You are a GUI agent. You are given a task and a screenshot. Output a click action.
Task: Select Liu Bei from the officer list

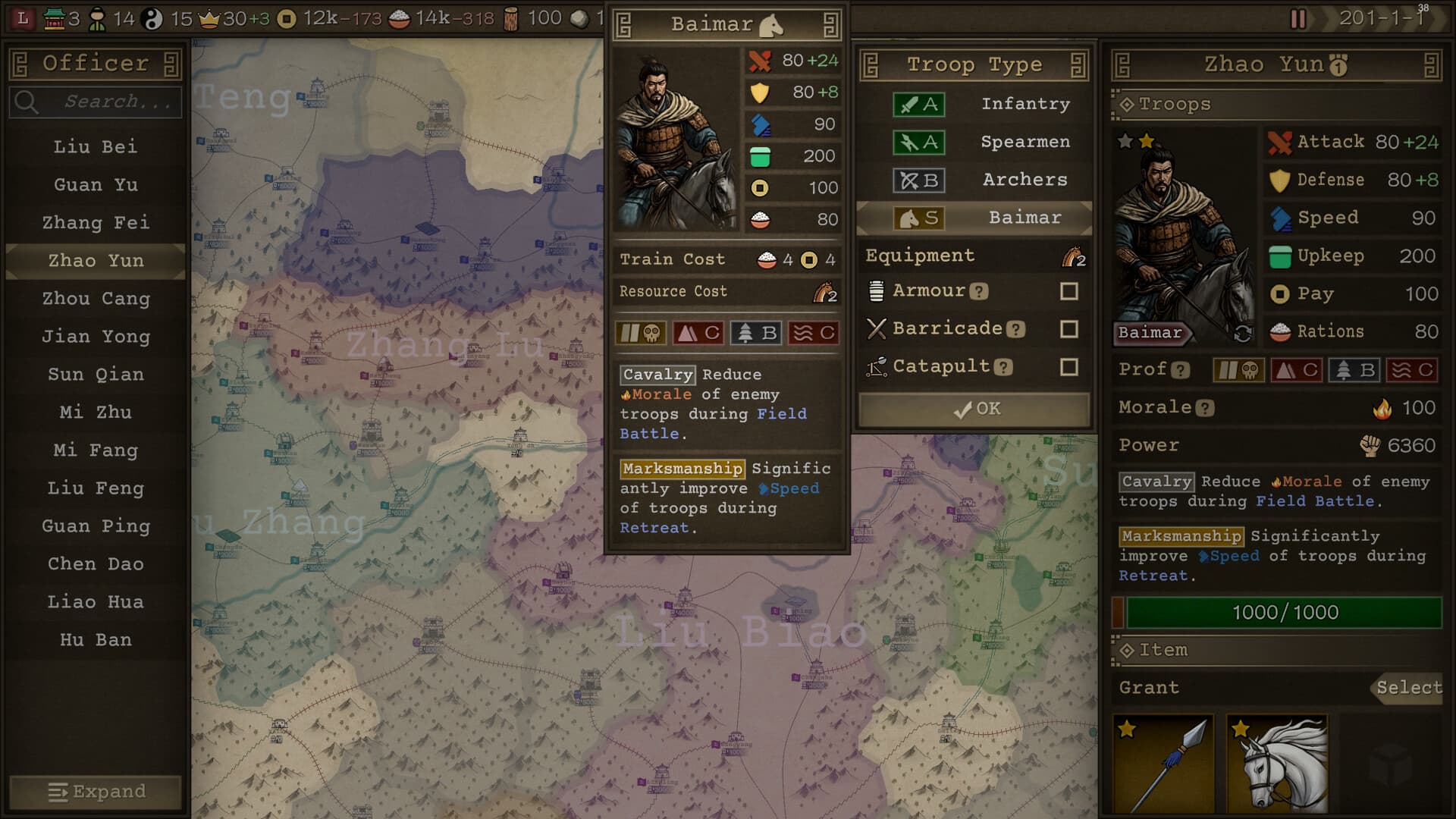click(x=96, y=146)
